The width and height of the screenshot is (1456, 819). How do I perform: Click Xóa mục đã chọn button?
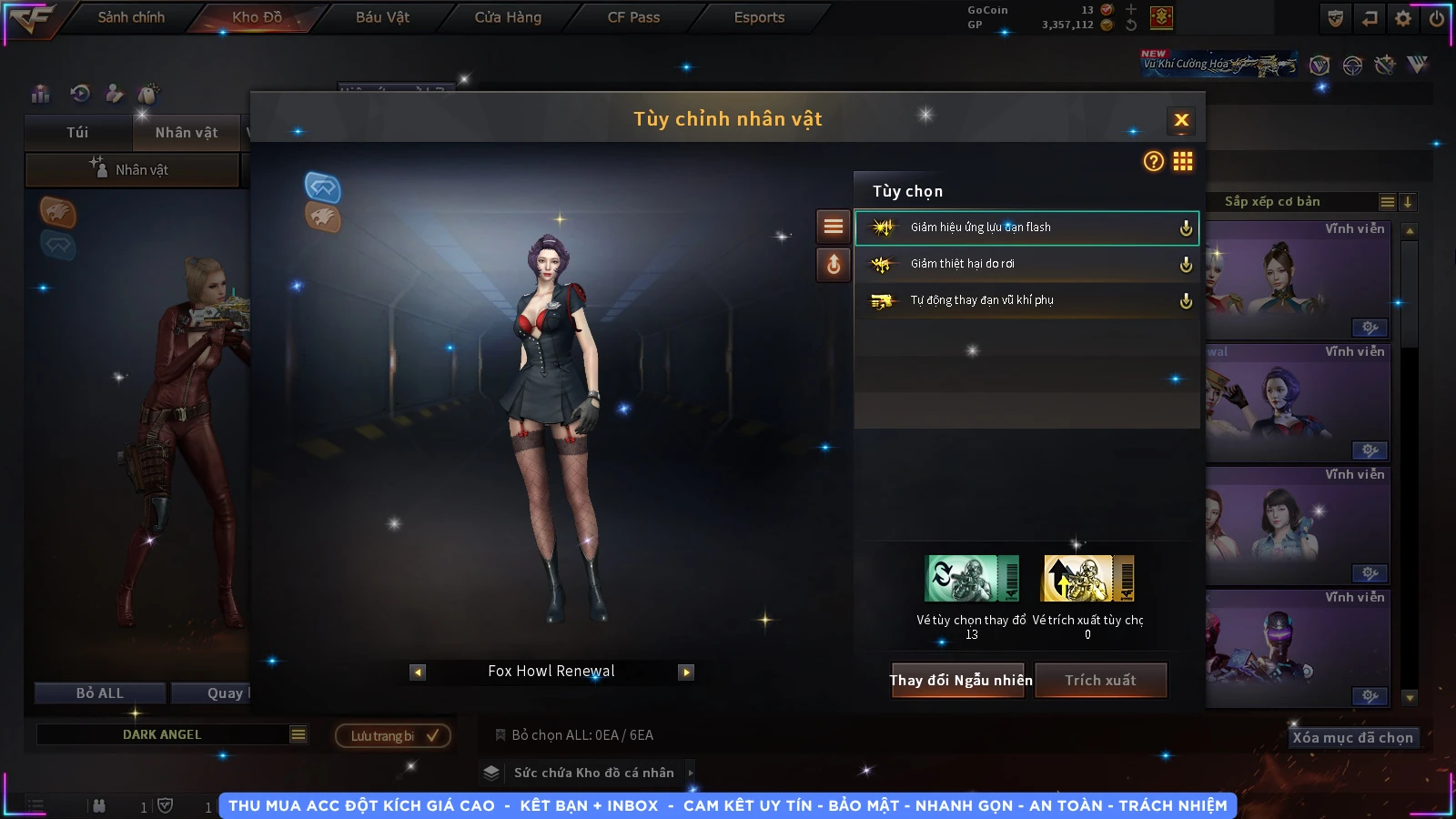1352,738
